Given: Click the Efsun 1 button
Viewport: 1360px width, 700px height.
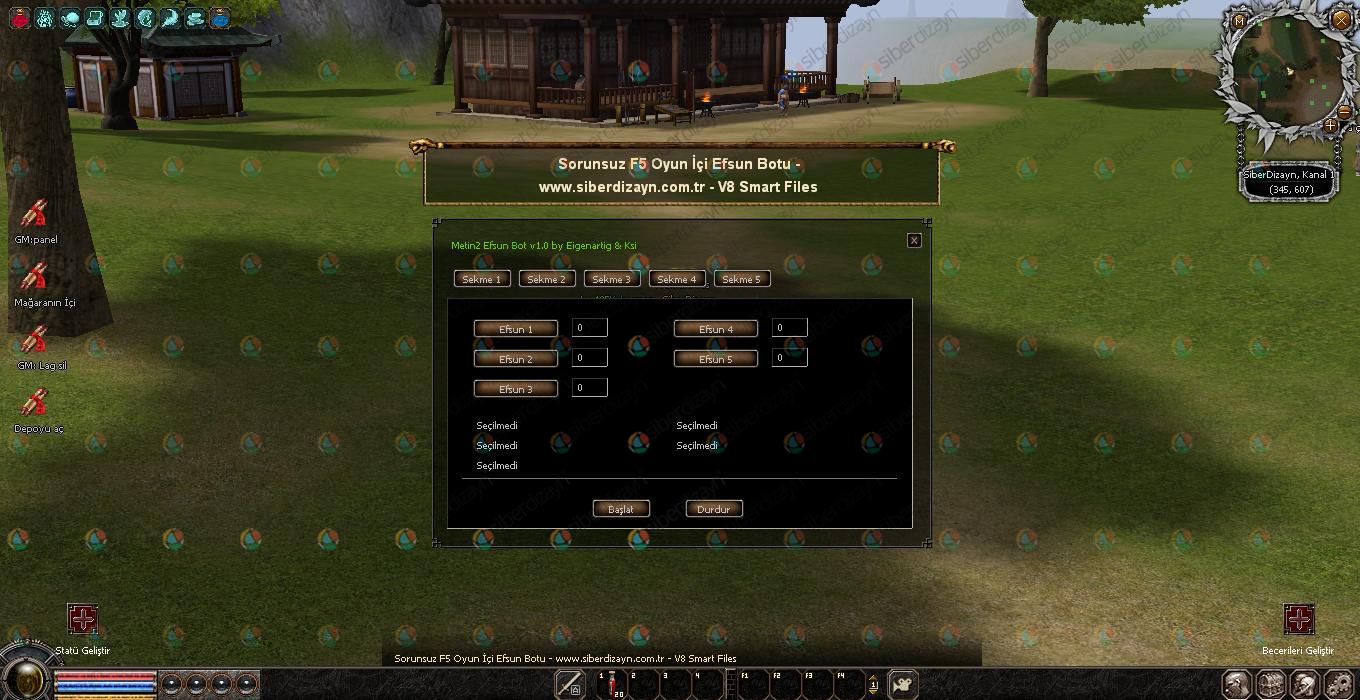Looking at the screenshot, I should tap(515, 329).
